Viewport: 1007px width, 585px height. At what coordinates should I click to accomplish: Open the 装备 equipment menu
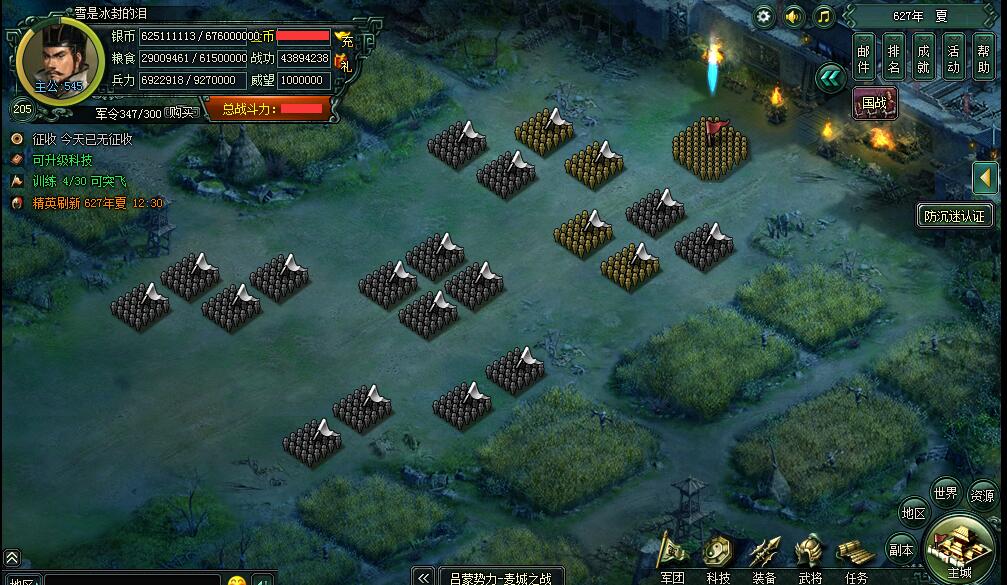764,558
